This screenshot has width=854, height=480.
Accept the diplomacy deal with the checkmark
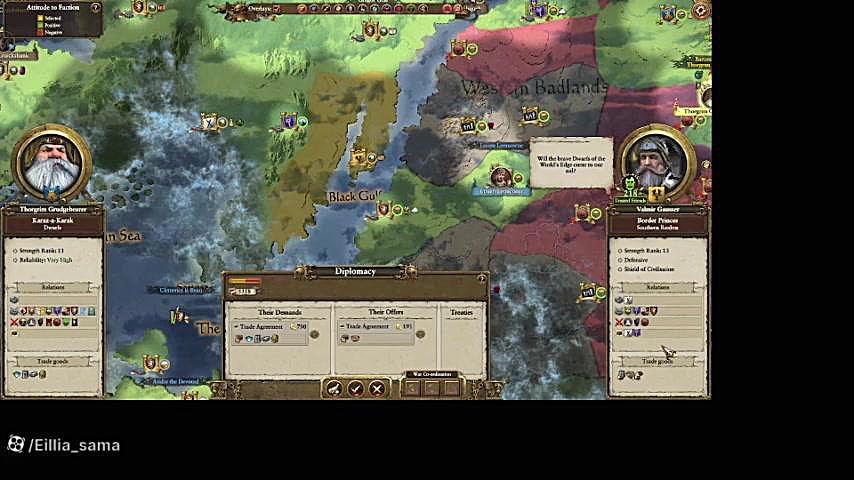(355, 388)
